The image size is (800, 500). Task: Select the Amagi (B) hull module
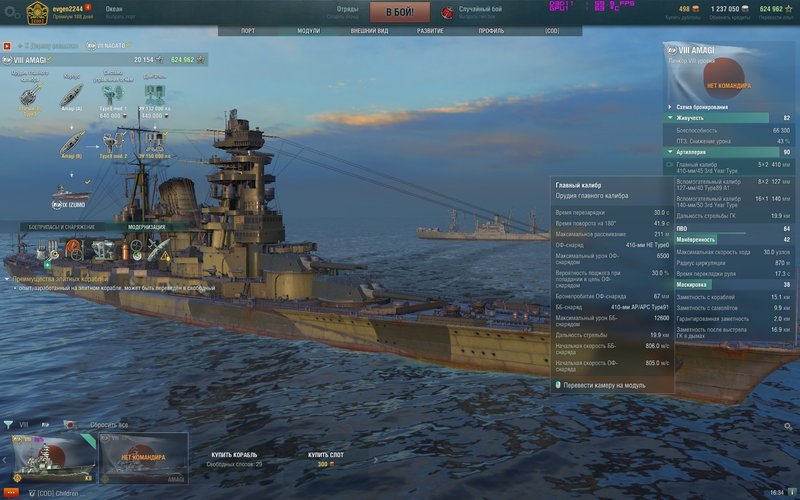(71, 142)
